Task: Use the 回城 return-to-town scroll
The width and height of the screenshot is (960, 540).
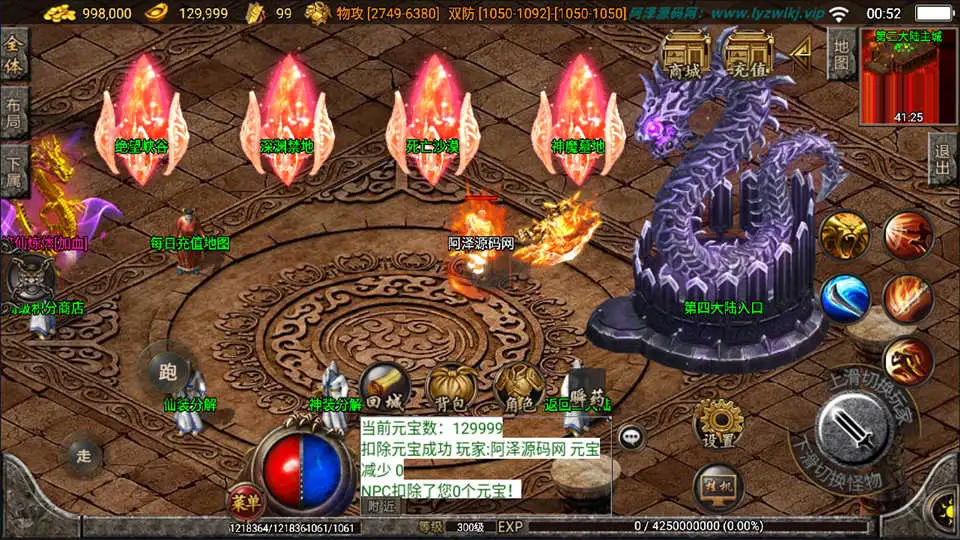Action: (x=384, y=388)
